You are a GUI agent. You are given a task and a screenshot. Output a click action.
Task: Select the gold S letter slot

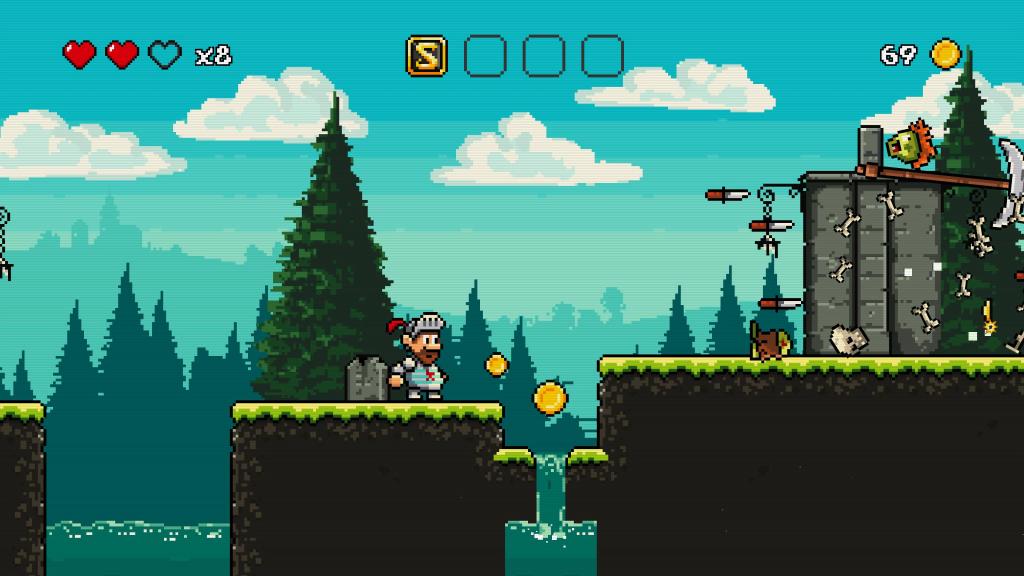(x=426, y=56)
